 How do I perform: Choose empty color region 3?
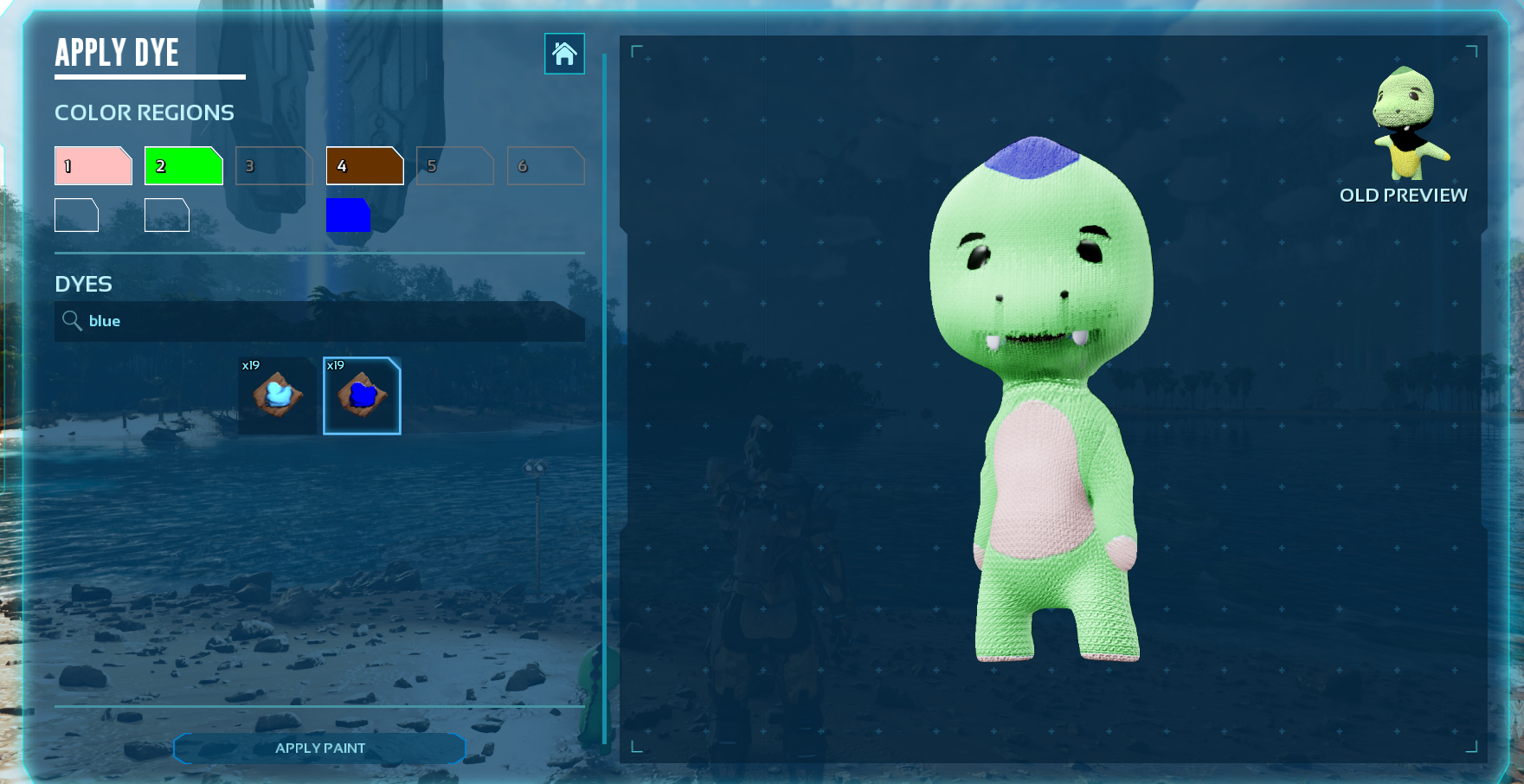tap(273, 165)
